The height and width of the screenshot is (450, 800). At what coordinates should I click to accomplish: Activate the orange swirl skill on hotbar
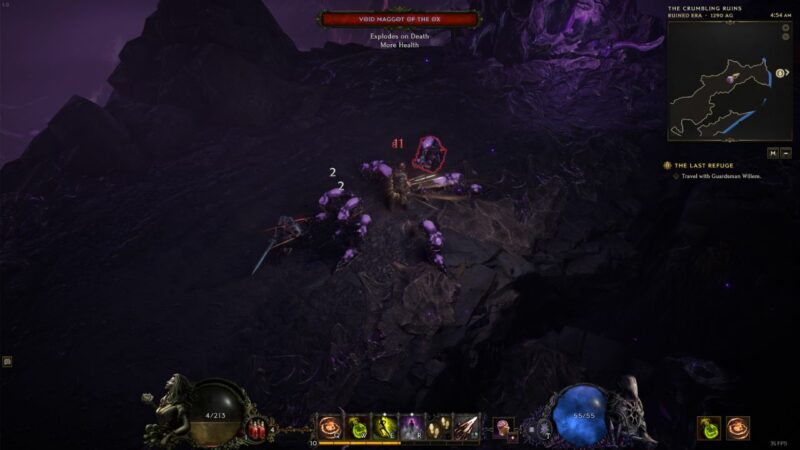pyautogui.click(x=332, y=427)
